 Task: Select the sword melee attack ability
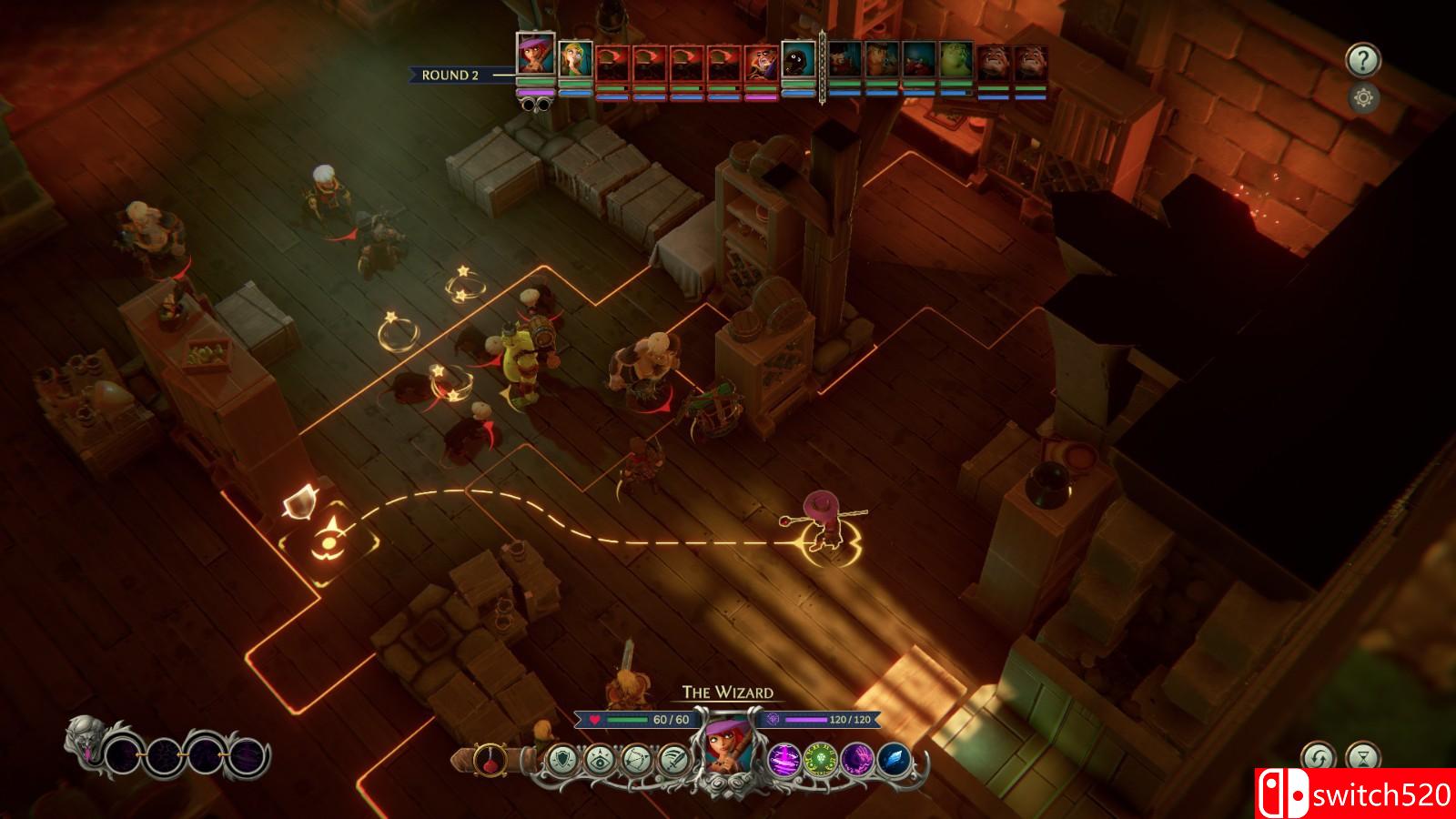673,758
